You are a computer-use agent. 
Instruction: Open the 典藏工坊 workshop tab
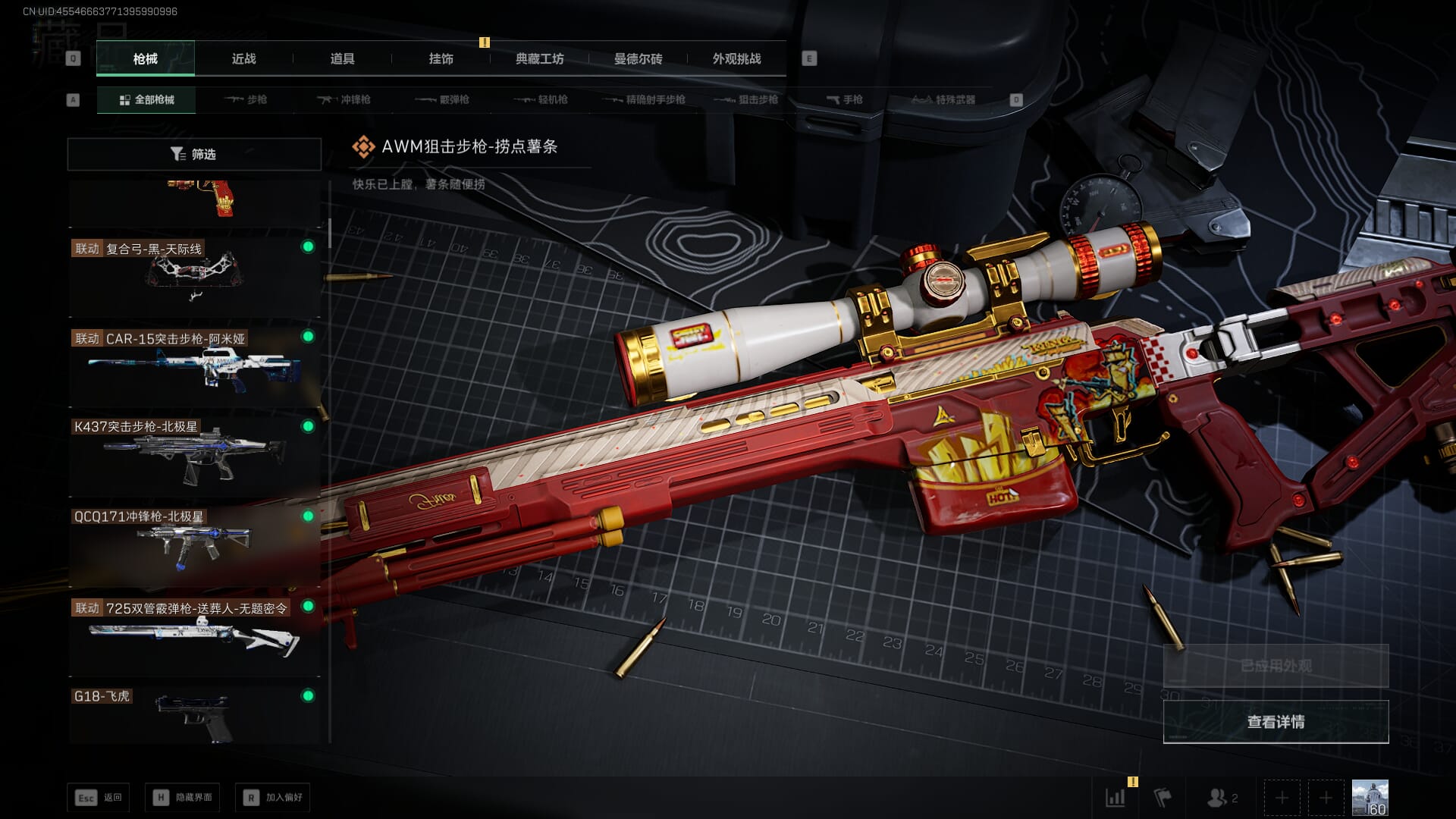pyautogui.click(x=539, y=58)
